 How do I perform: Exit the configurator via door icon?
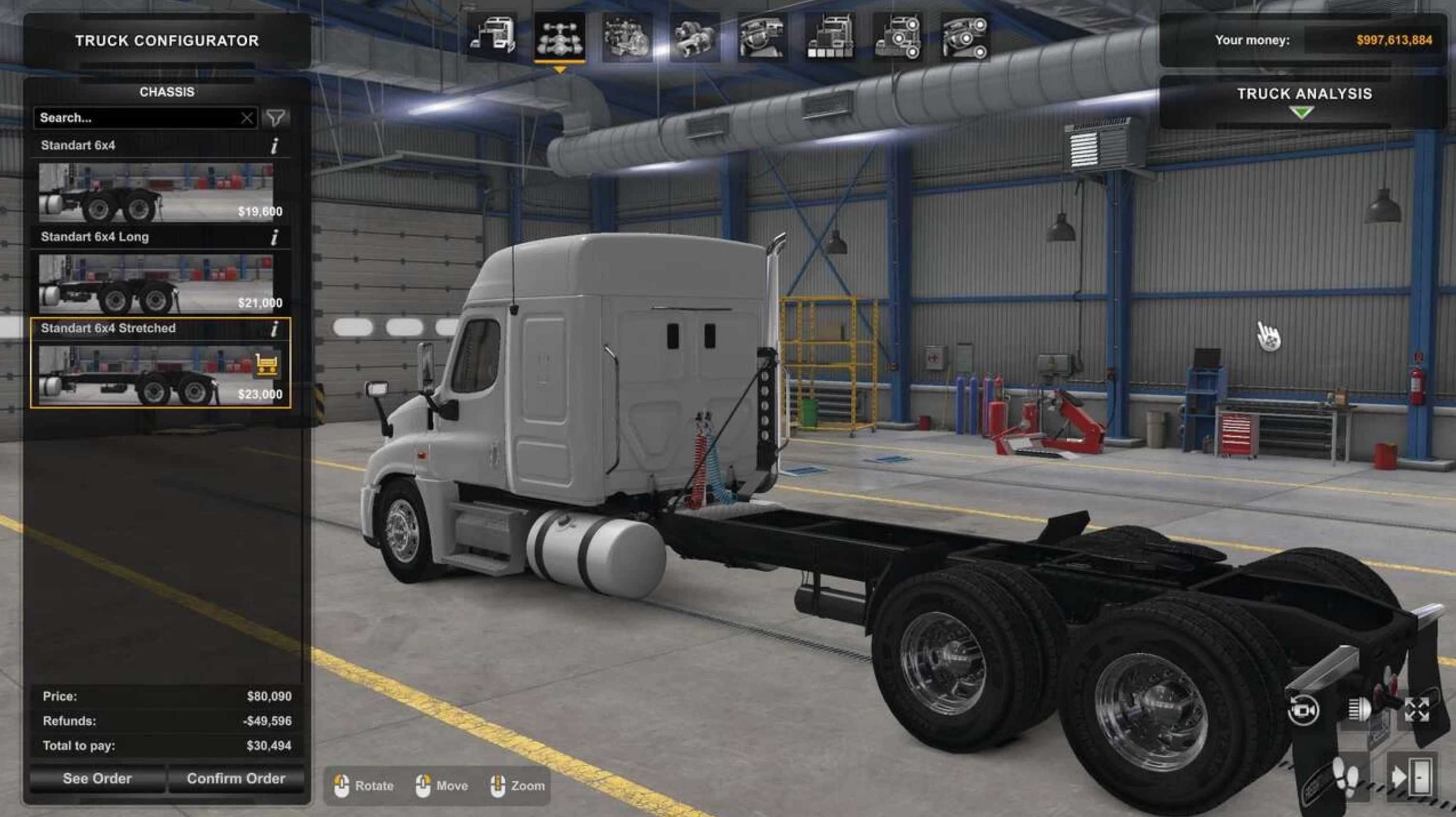[1411, 778]
